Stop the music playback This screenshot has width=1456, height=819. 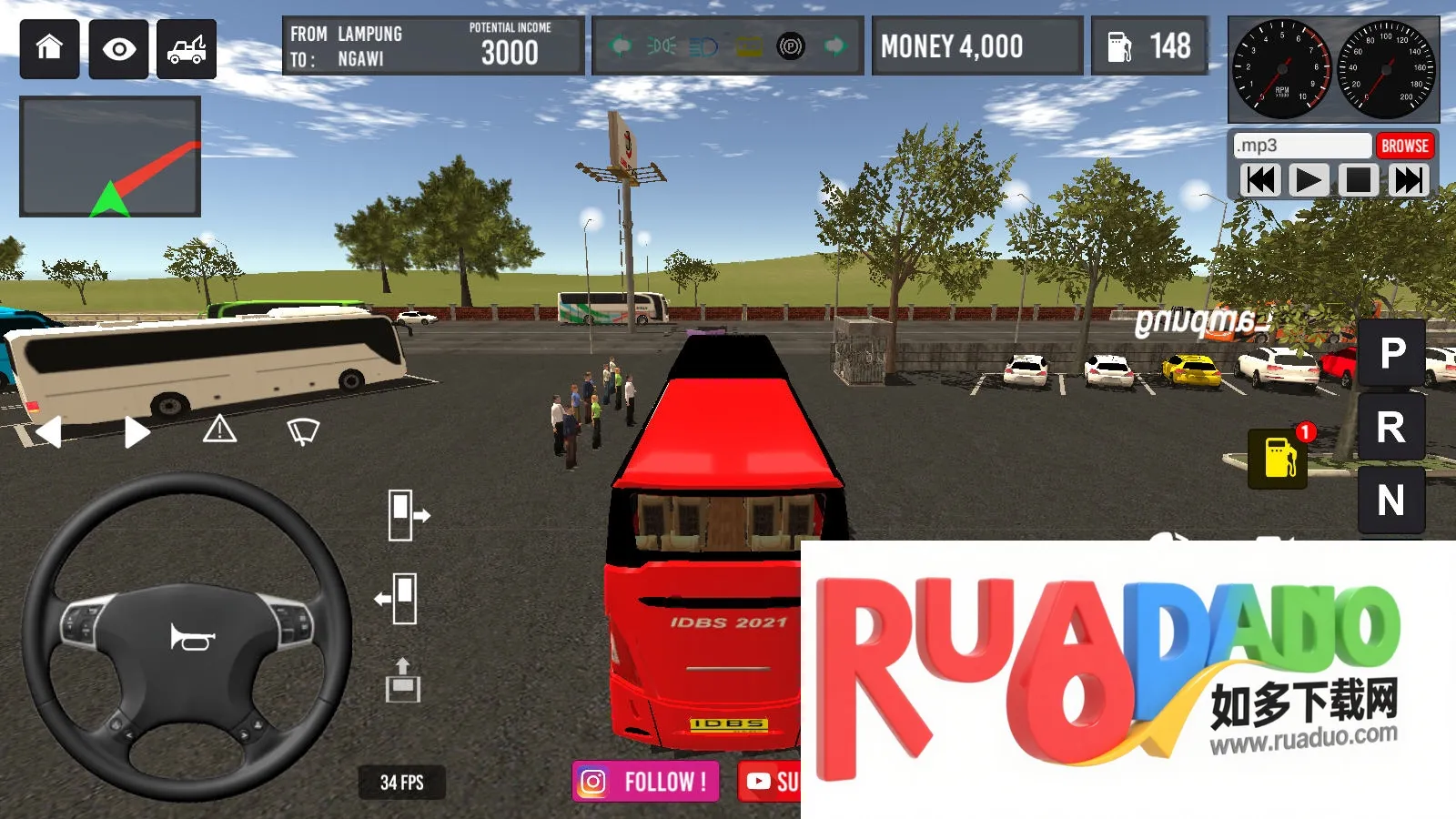point(1359,180)
